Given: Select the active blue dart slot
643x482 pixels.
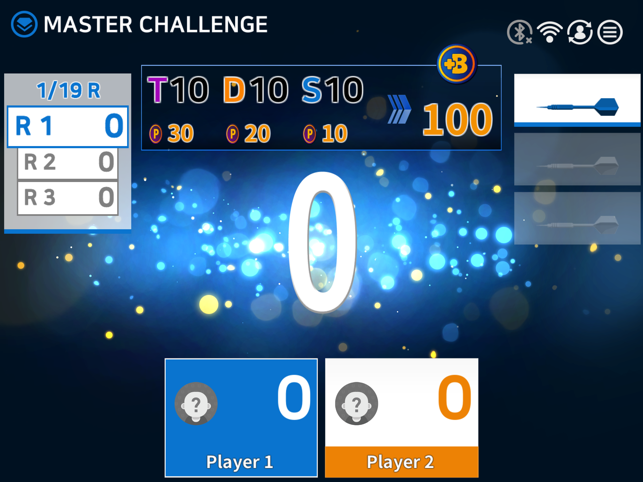Looking at the screenshot, I should click(x=577, y=102).
